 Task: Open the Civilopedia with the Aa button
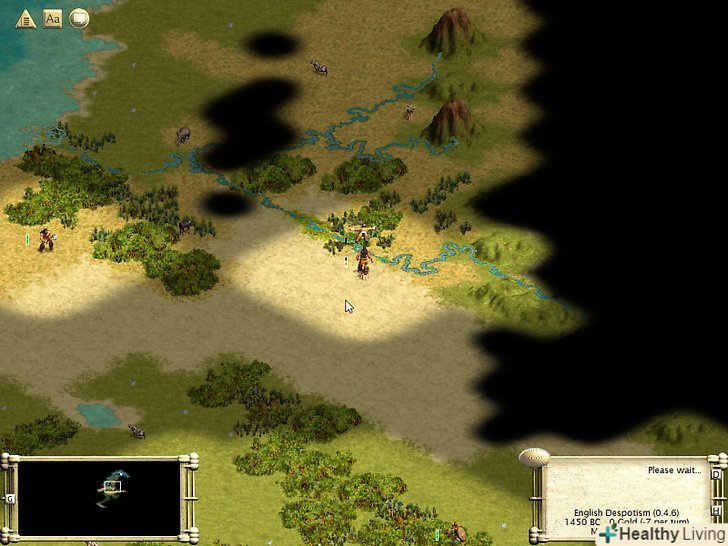(53, 18)
